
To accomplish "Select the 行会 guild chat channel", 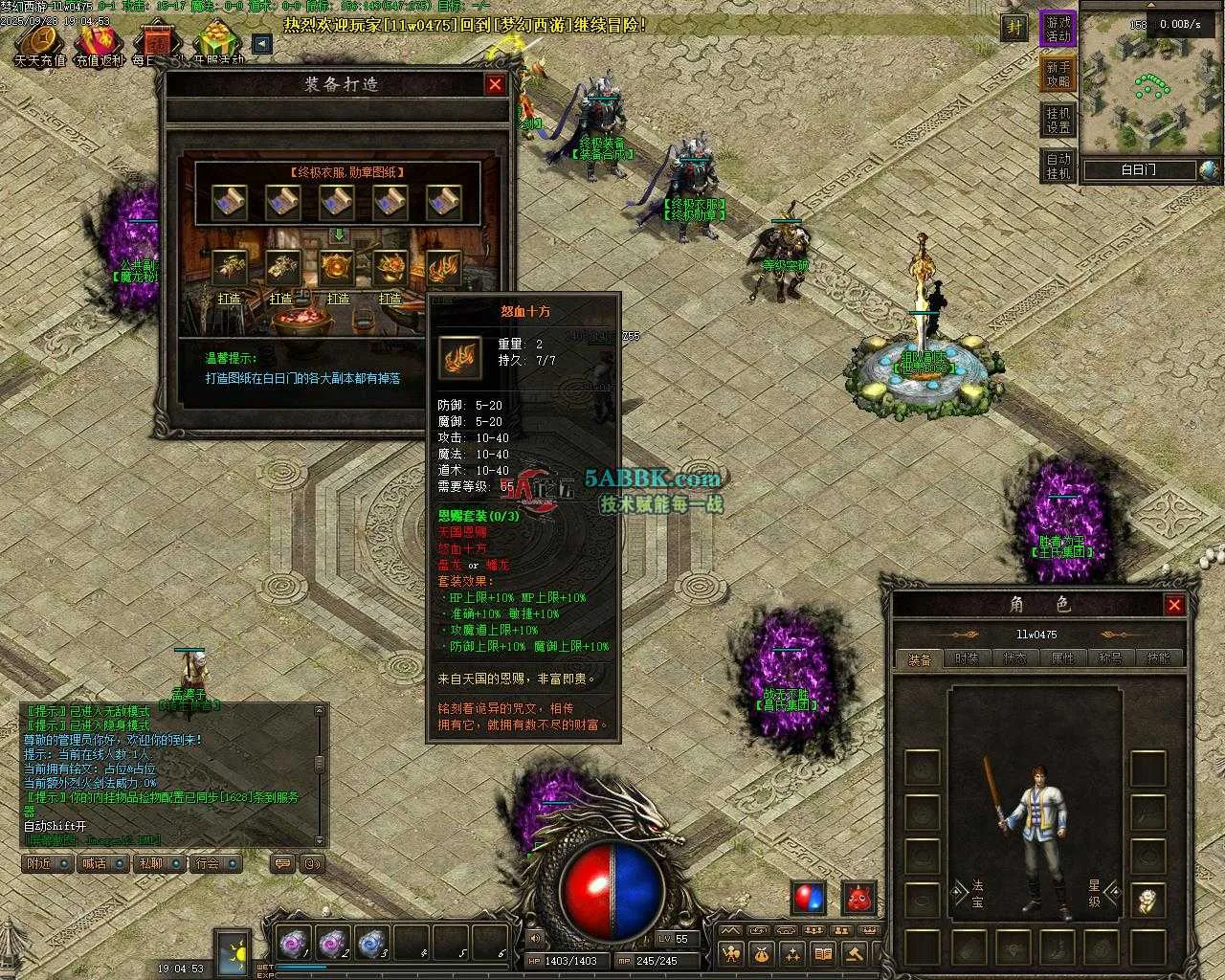I will pos(214,863).
